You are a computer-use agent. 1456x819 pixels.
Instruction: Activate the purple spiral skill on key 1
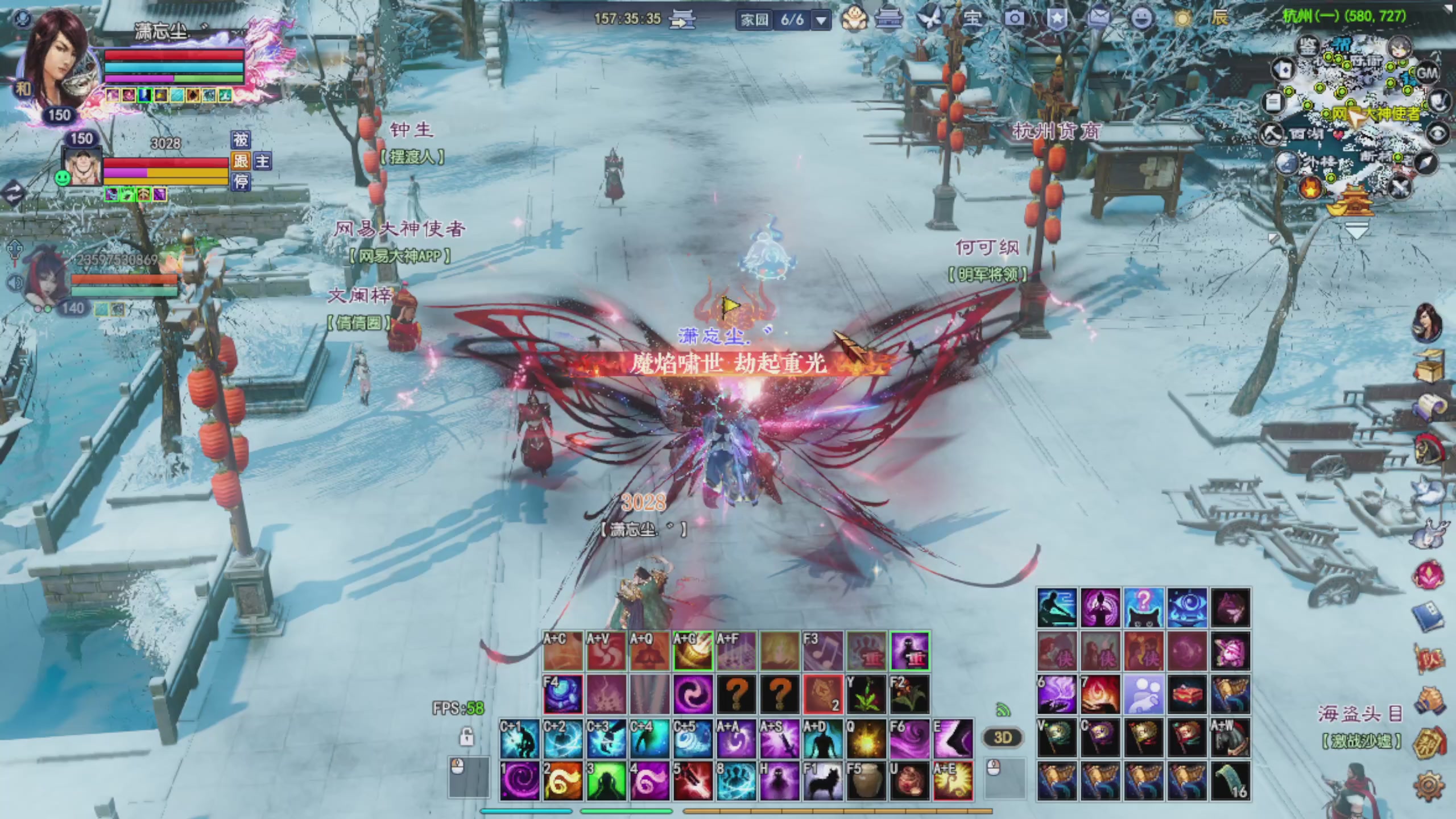click(x=520, y=781)
